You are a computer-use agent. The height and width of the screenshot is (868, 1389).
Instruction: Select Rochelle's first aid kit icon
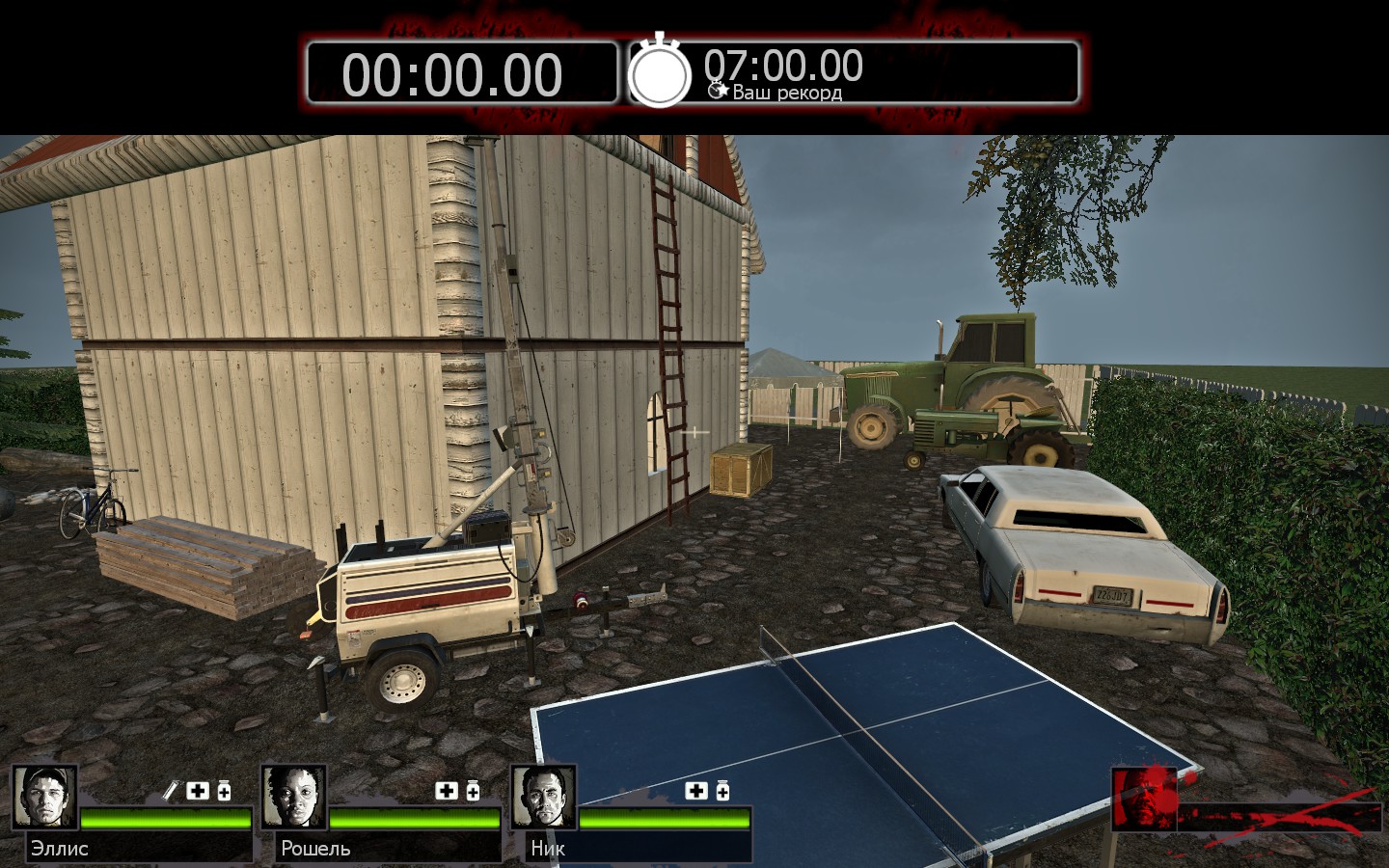(447, 791)
